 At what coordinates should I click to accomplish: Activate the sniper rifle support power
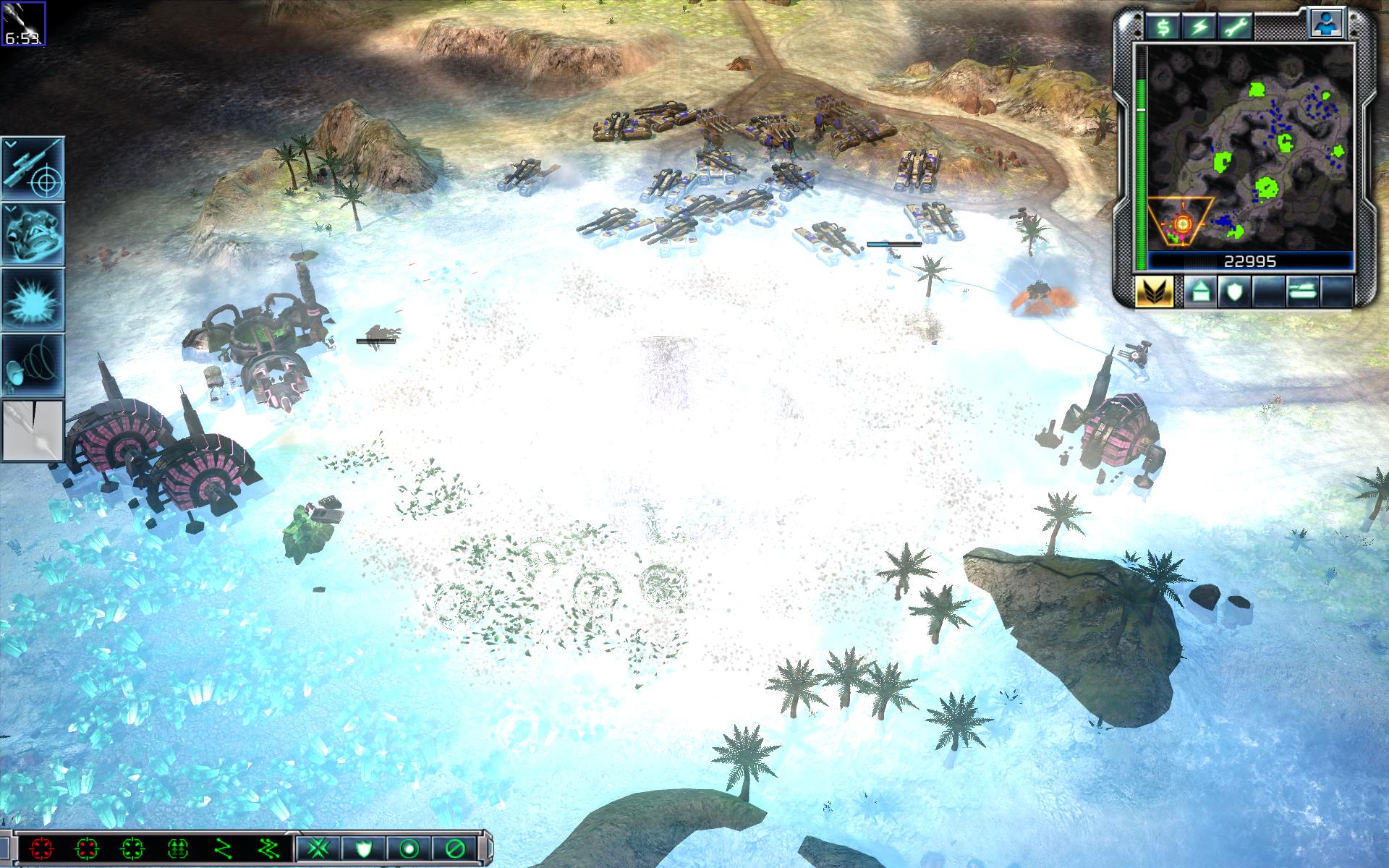33,169
